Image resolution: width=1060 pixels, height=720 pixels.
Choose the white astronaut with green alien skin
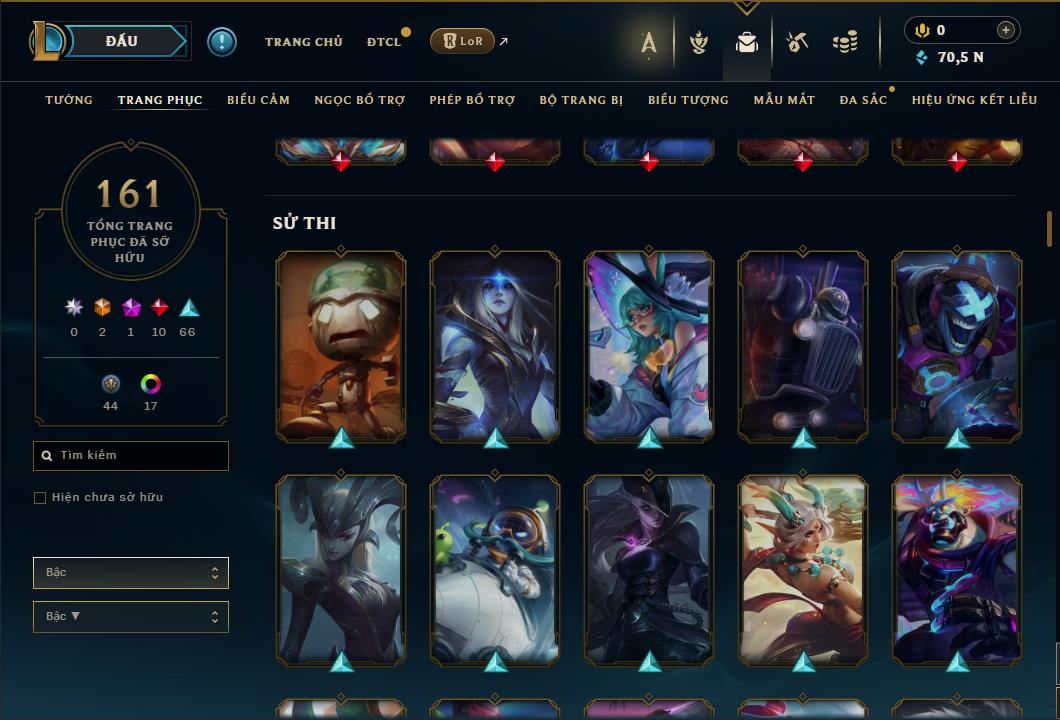pos(495,569)
